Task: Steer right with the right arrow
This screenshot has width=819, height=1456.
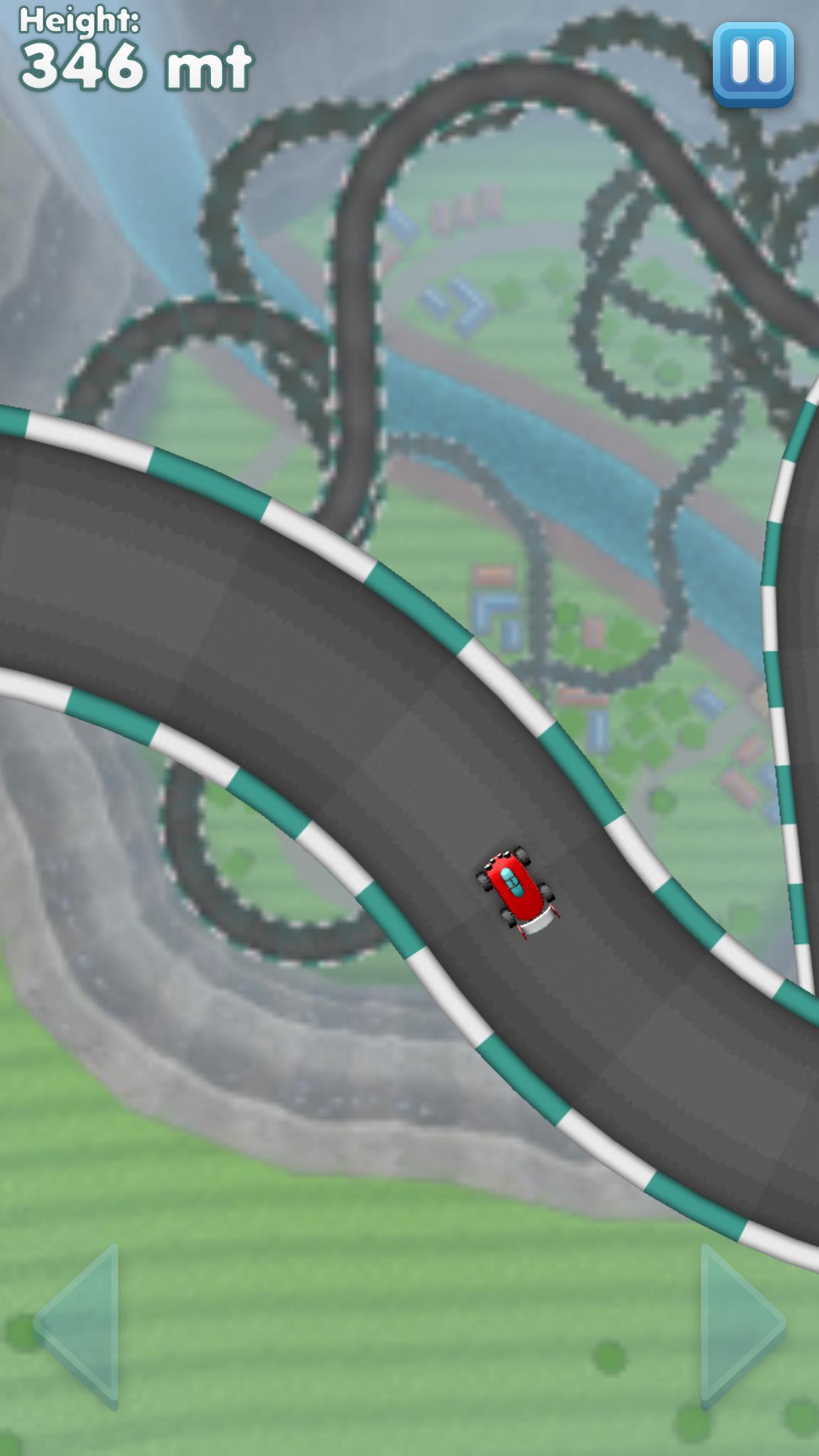Action: coord(740,1325)
